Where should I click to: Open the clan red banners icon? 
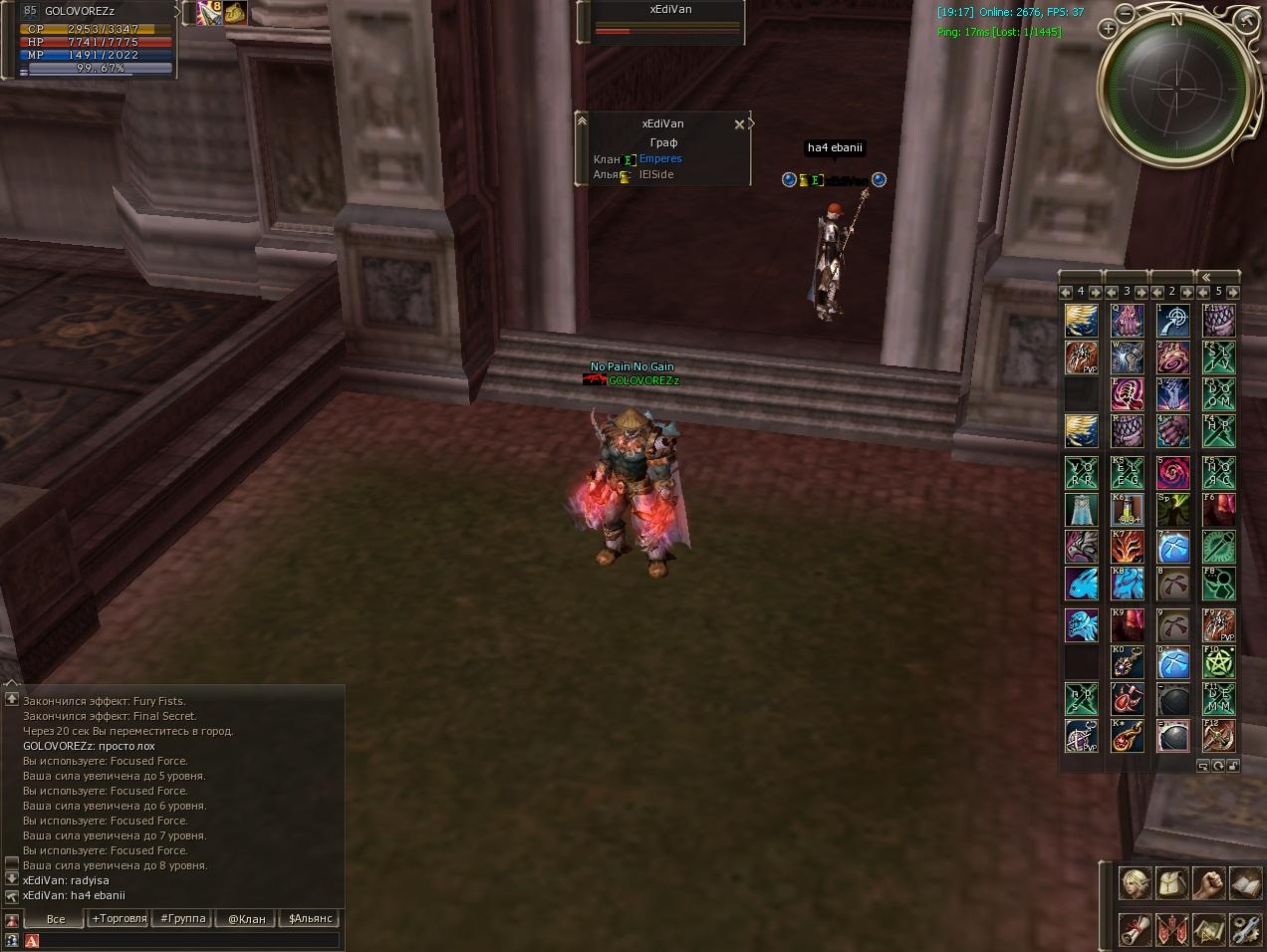pyautogui.click(x=1172, y=929)
